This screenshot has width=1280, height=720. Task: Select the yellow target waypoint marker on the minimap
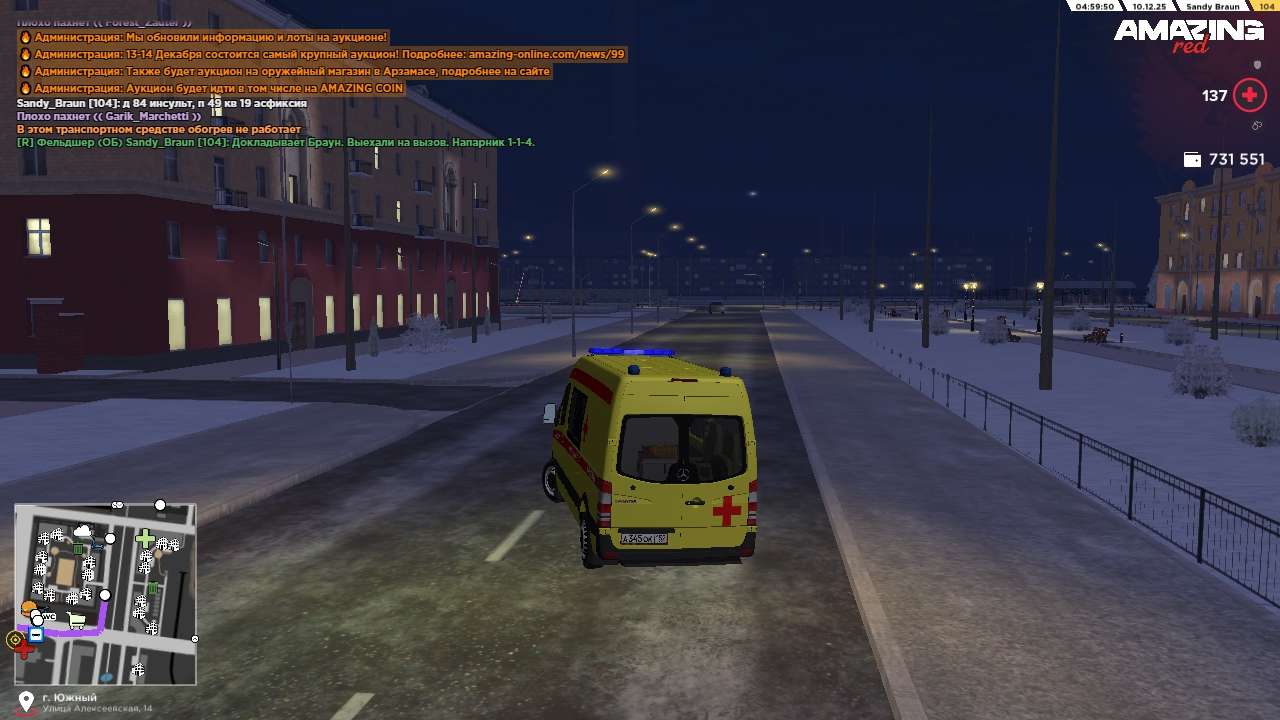click(x=14, y=639)
